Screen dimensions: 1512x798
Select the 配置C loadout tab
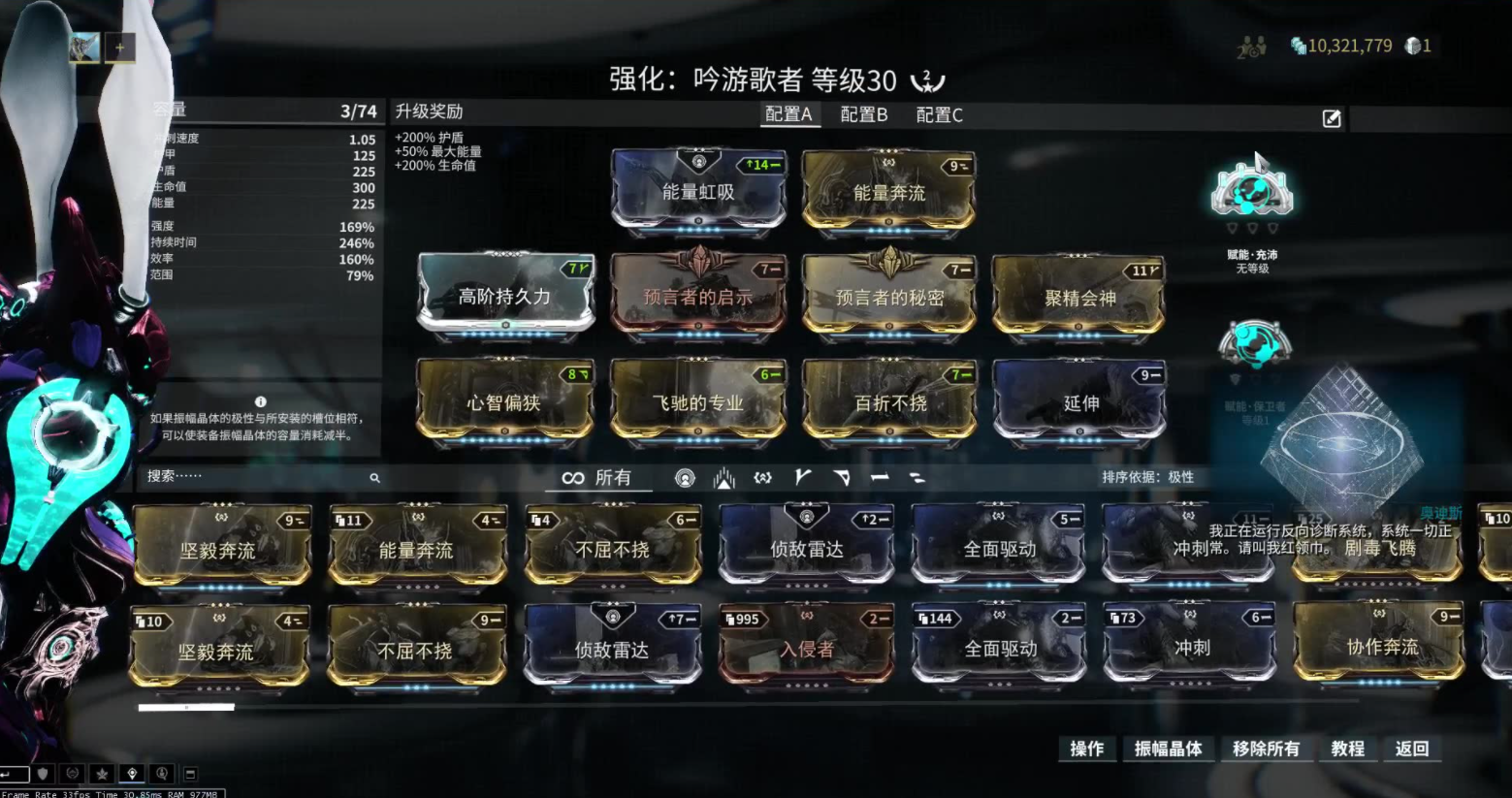[x=939, y=114]
